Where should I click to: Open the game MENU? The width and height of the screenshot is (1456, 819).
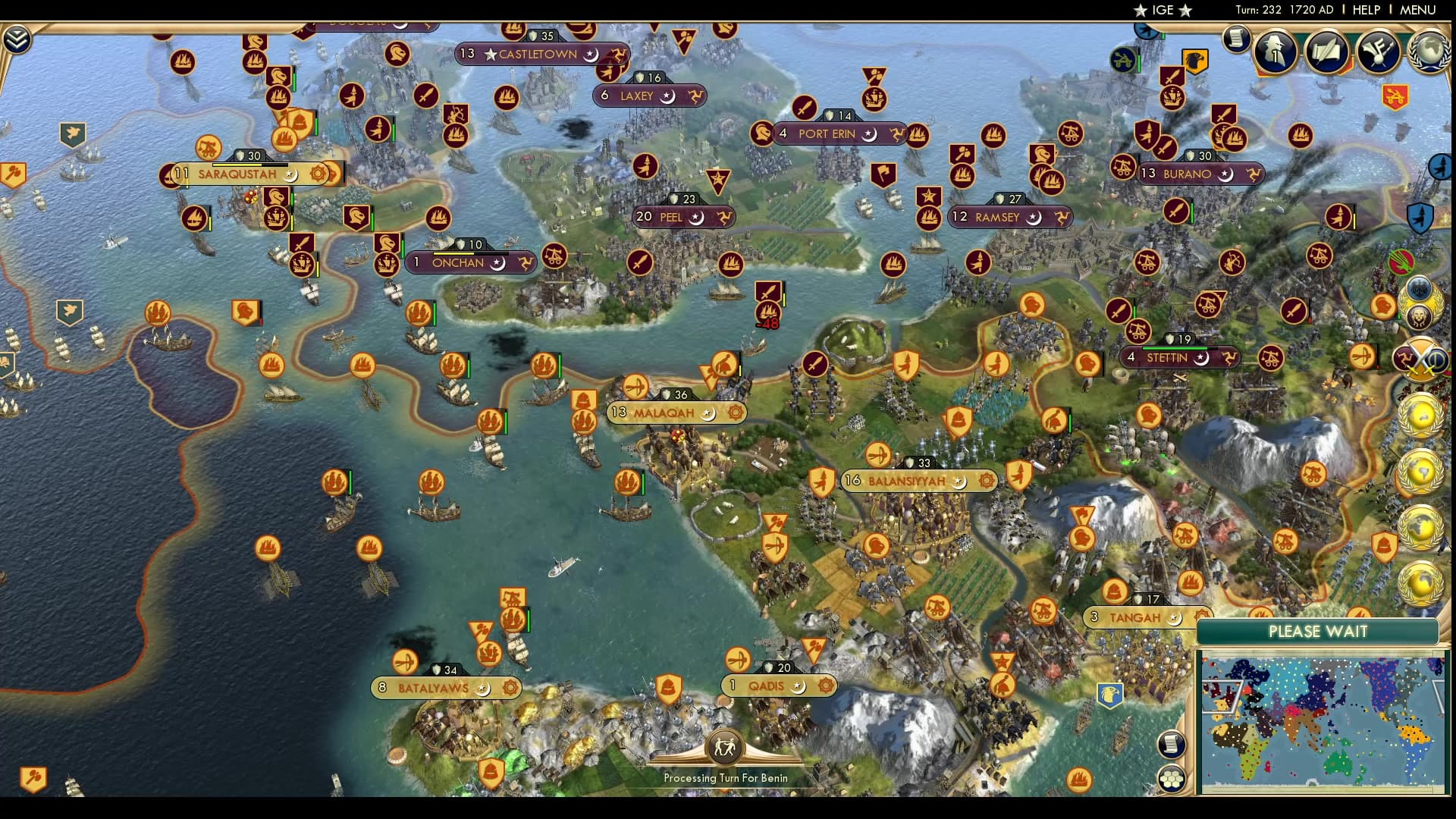pyautogui.click(x=1417, y=10)
